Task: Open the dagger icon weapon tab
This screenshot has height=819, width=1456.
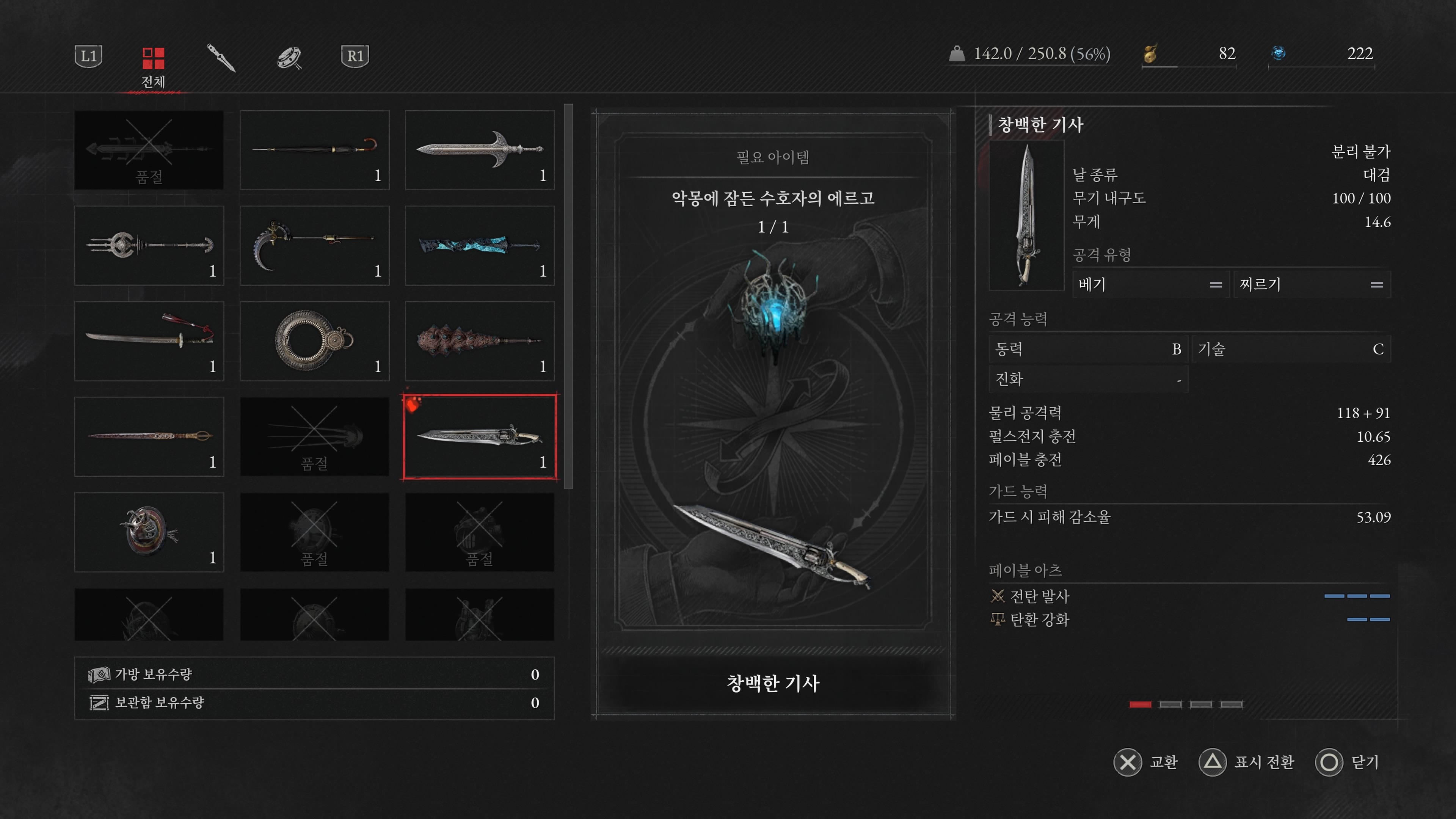Action: (220, 57)
